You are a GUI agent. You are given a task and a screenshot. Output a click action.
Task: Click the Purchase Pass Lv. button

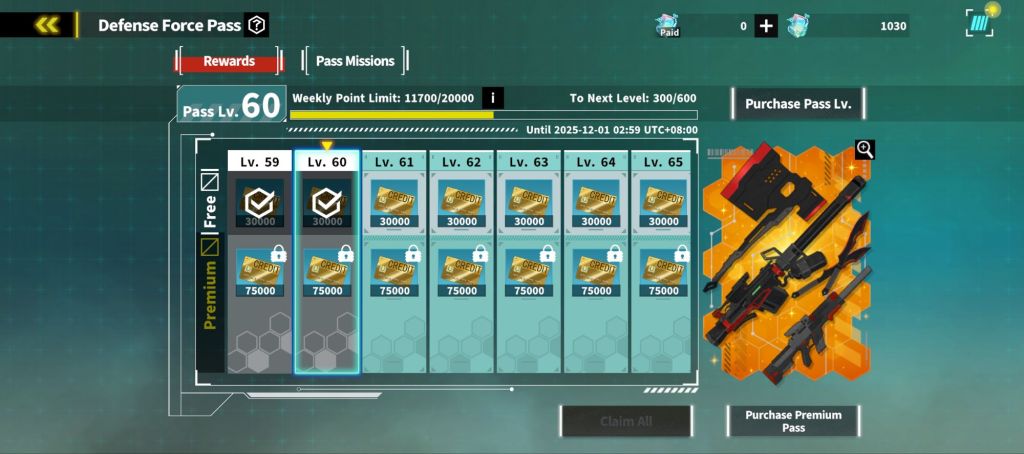point(798,104)
